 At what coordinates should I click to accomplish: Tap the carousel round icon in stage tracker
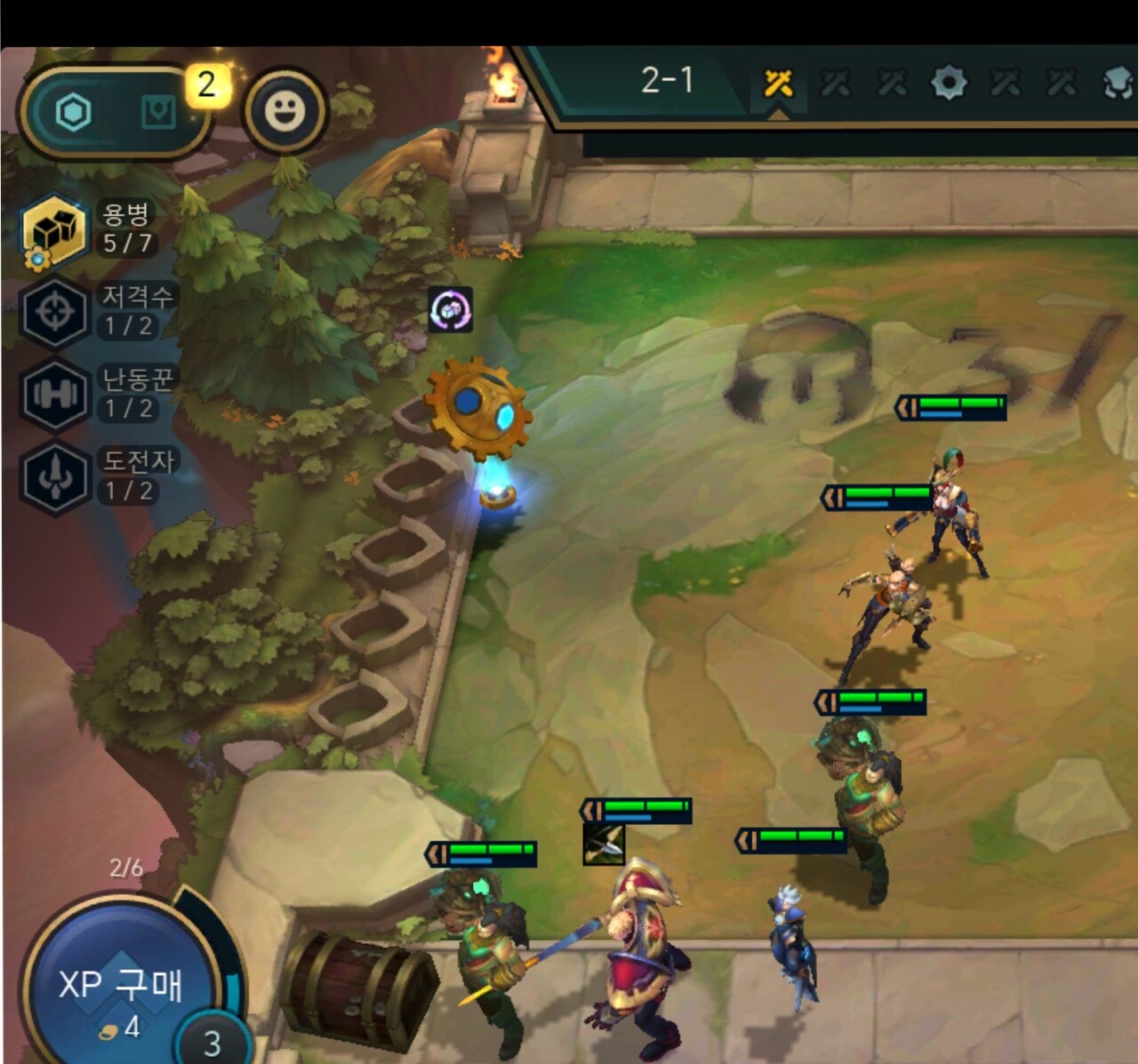[949, 84]
